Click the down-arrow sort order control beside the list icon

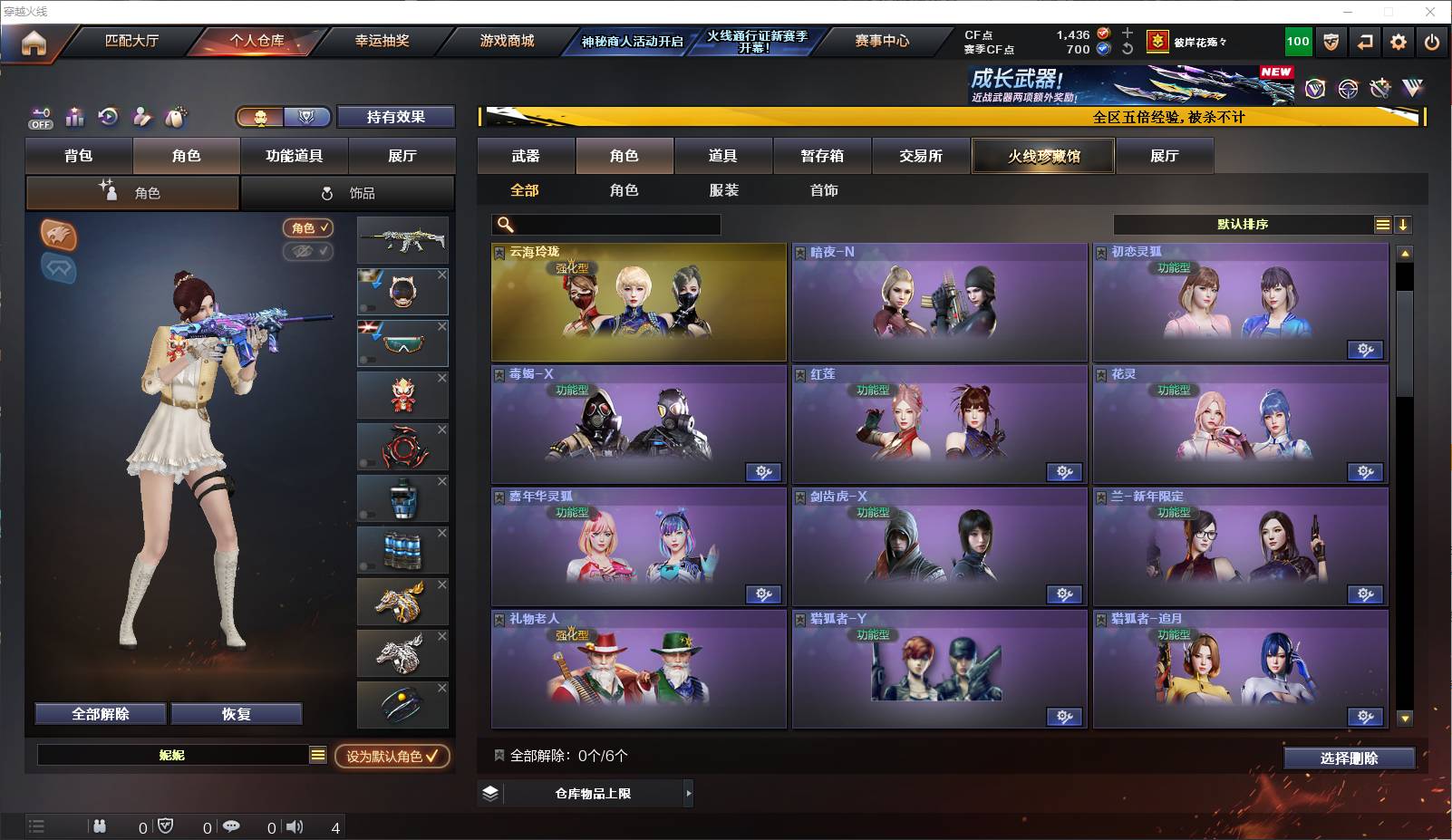click(1403, 224)
